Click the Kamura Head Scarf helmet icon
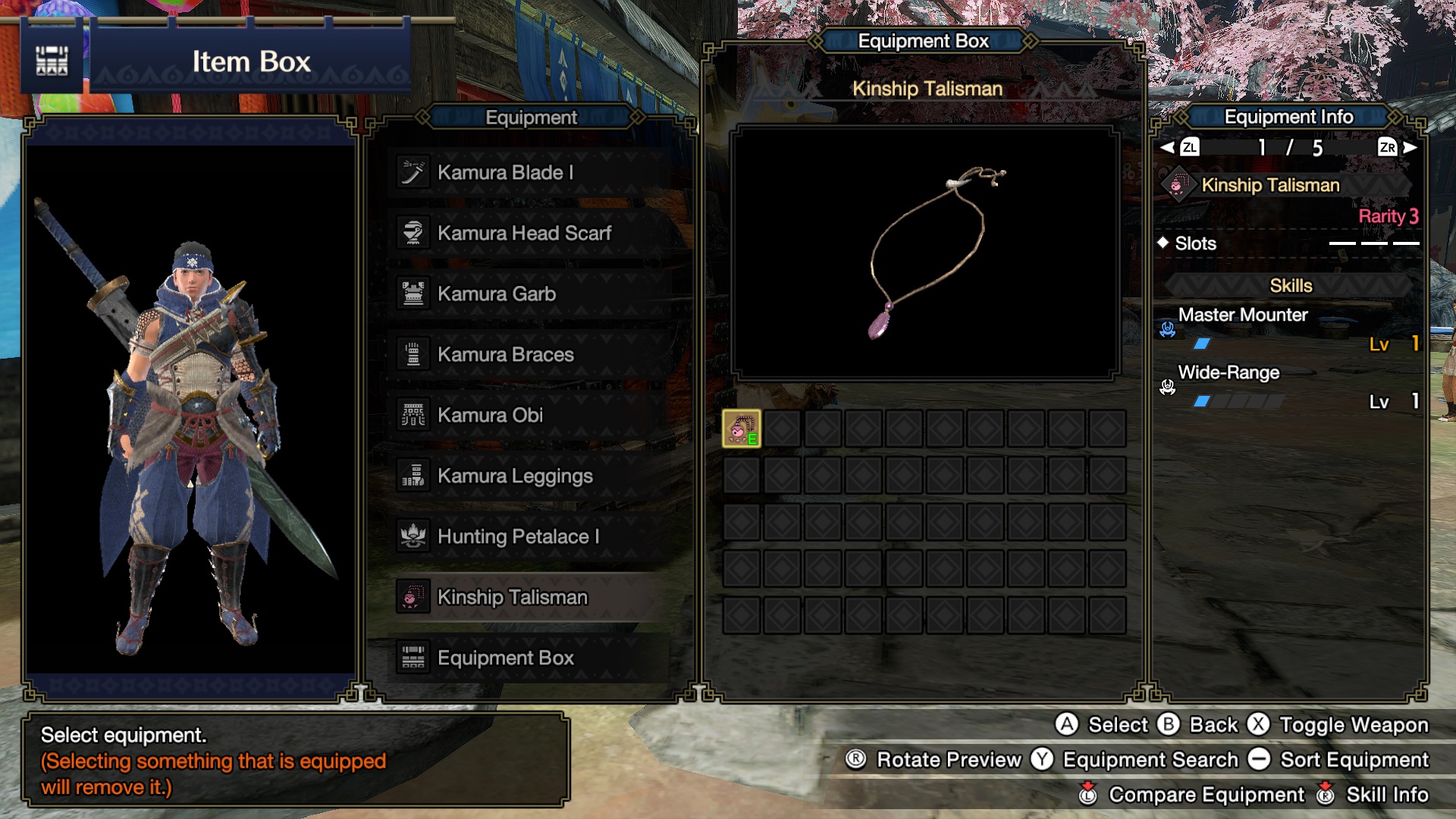This screenshot has width=1456, height=819. pos(413,233)
